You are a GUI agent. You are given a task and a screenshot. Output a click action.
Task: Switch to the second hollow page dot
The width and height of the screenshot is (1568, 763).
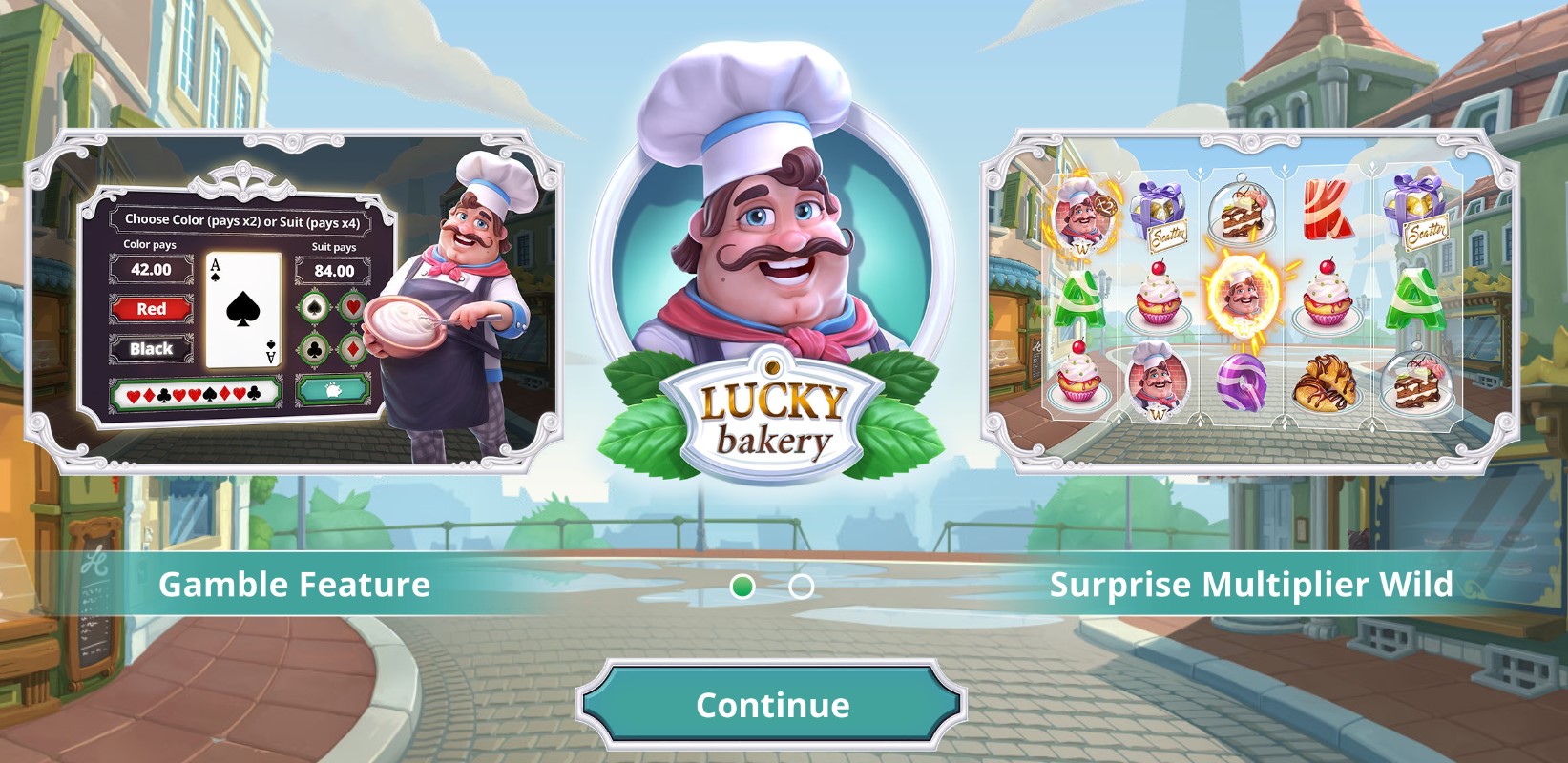(x=802, y=587)
